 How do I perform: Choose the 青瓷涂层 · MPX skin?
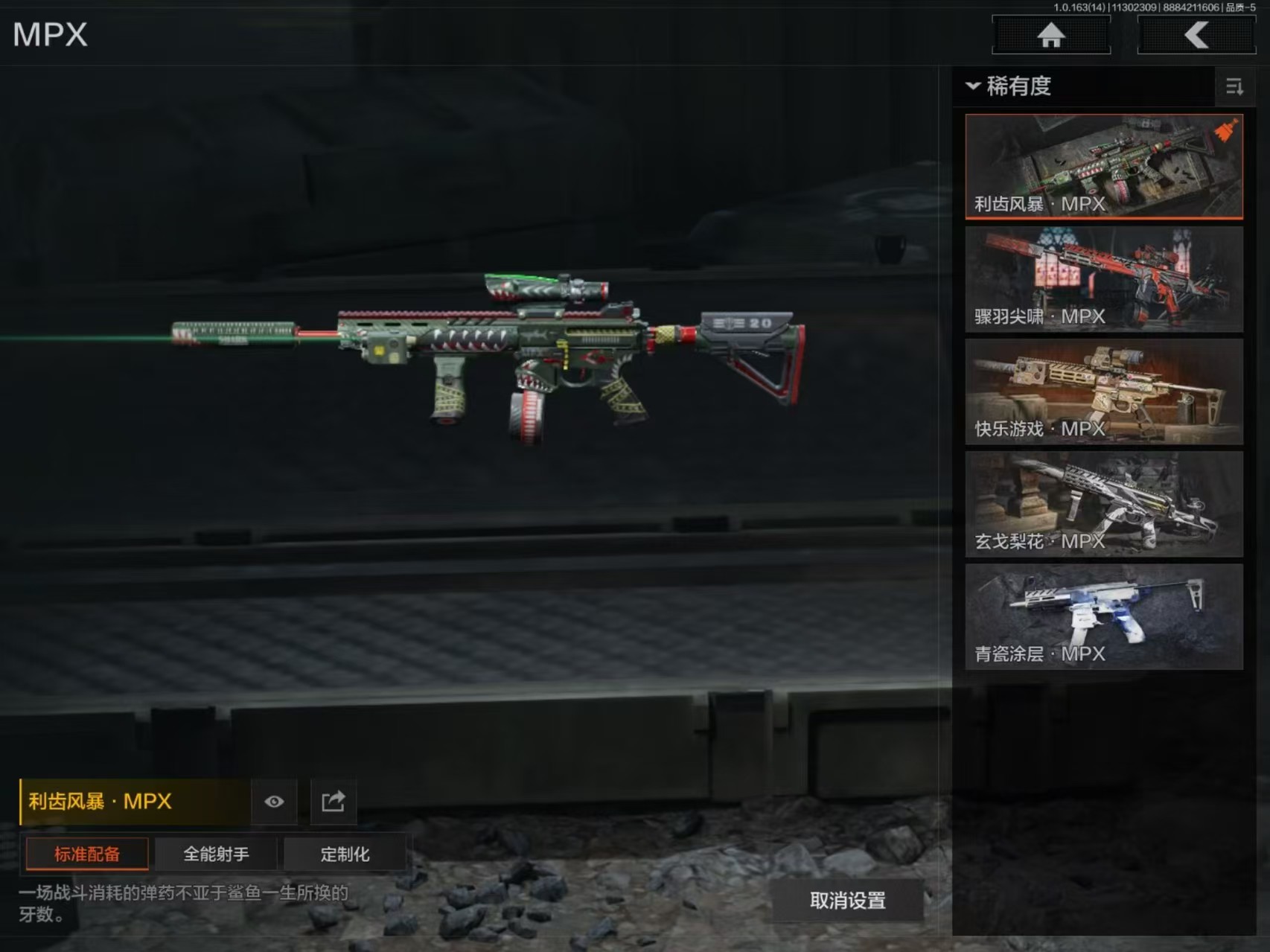(1103, 616)
